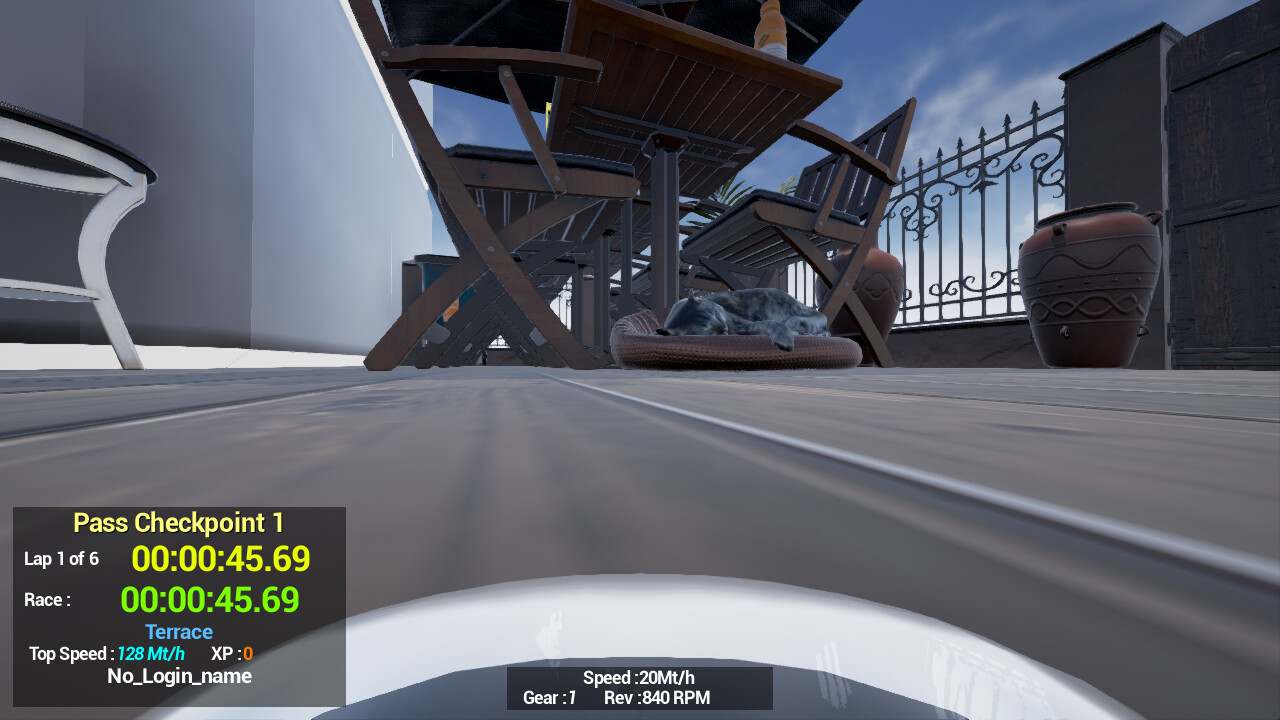Select the XP counter showing 0
The image size is (1280, 720).
pyautogui.click(x=233, y=654)
